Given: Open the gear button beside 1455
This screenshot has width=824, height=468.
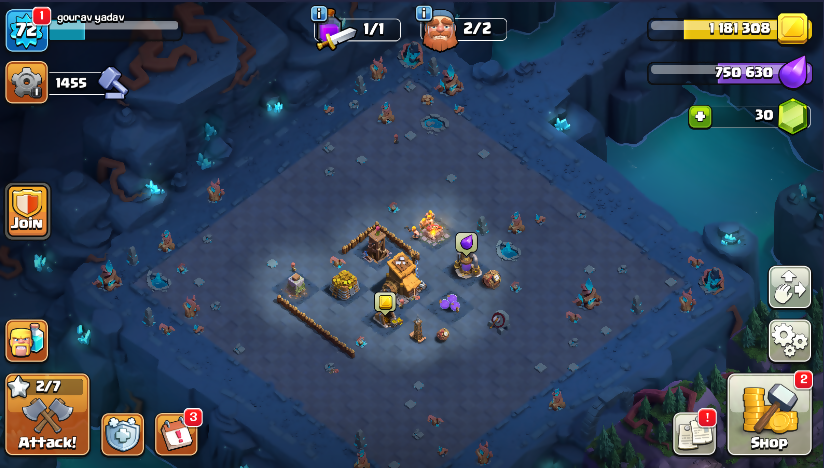Looking at the screenshot, I should click(x=26, y=82).
